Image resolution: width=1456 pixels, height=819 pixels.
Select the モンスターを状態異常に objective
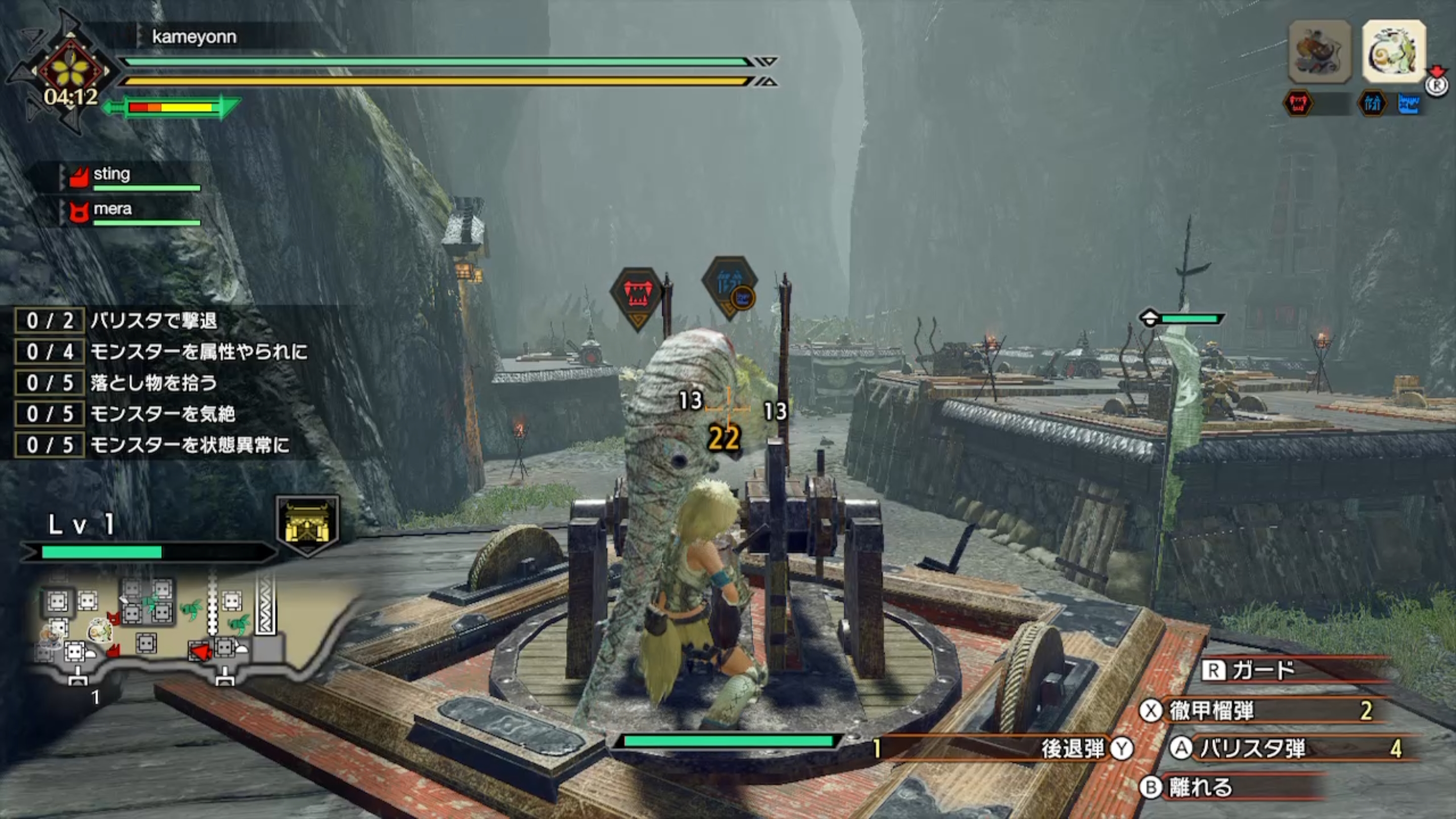point(190,445)
